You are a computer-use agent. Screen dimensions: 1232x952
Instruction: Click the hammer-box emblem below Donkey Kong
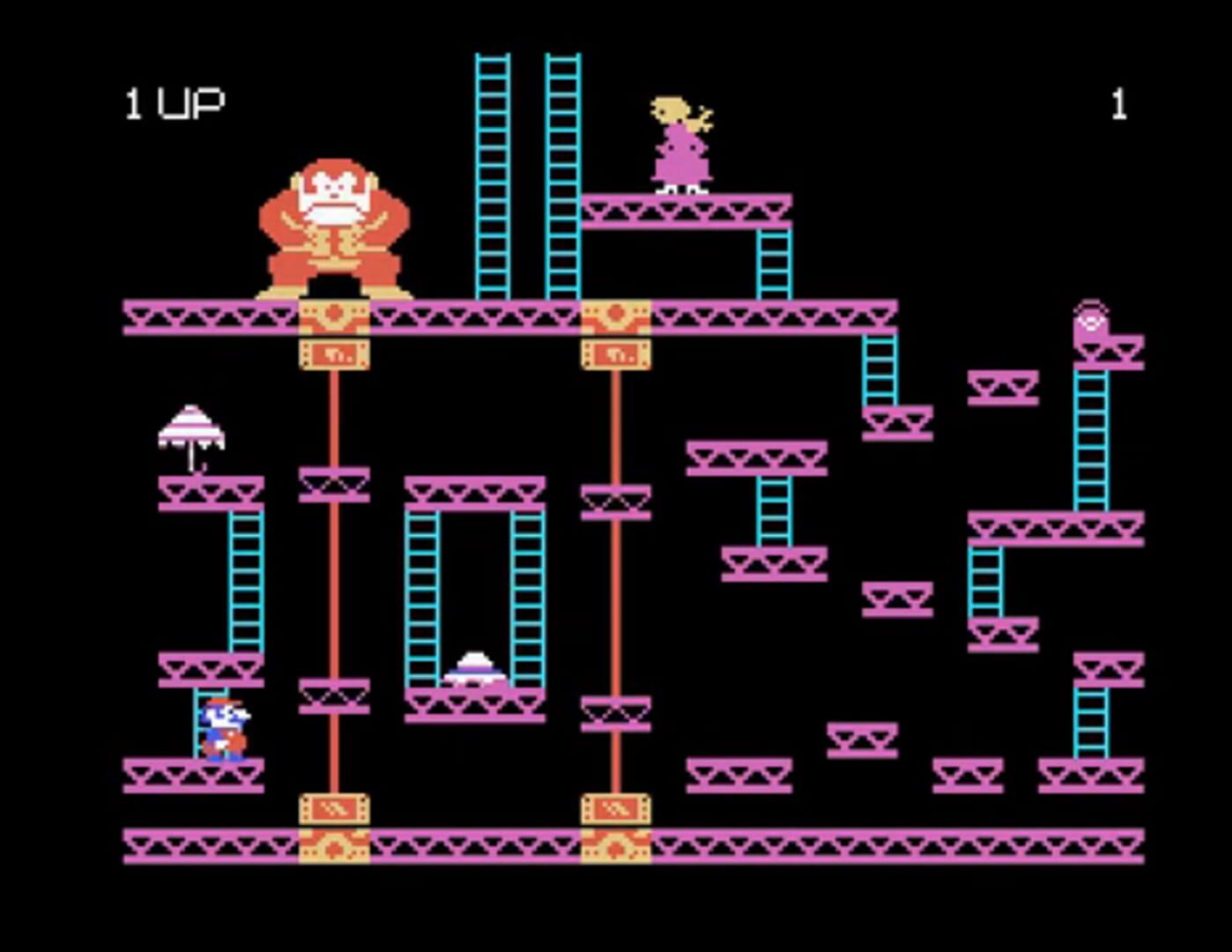pos(335,353)
